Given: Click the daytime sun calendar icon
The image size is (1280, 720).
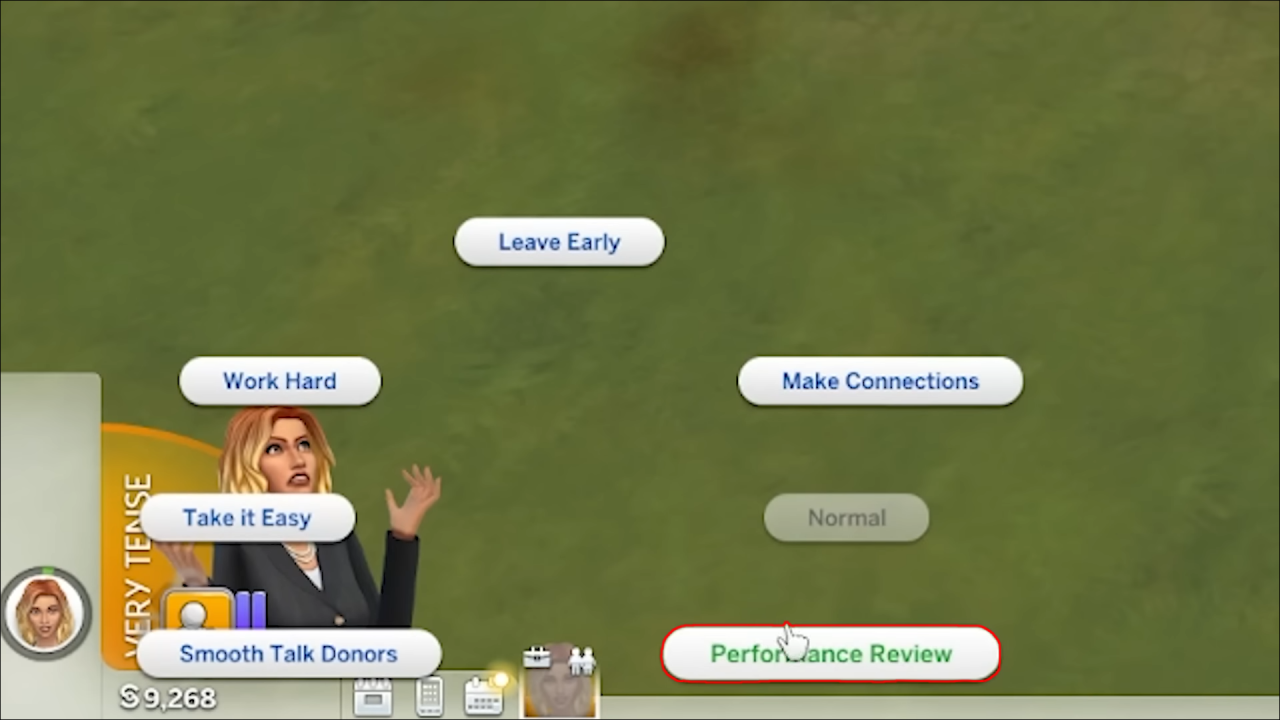Looking at the screenshot, I should [x=482, y=697].
